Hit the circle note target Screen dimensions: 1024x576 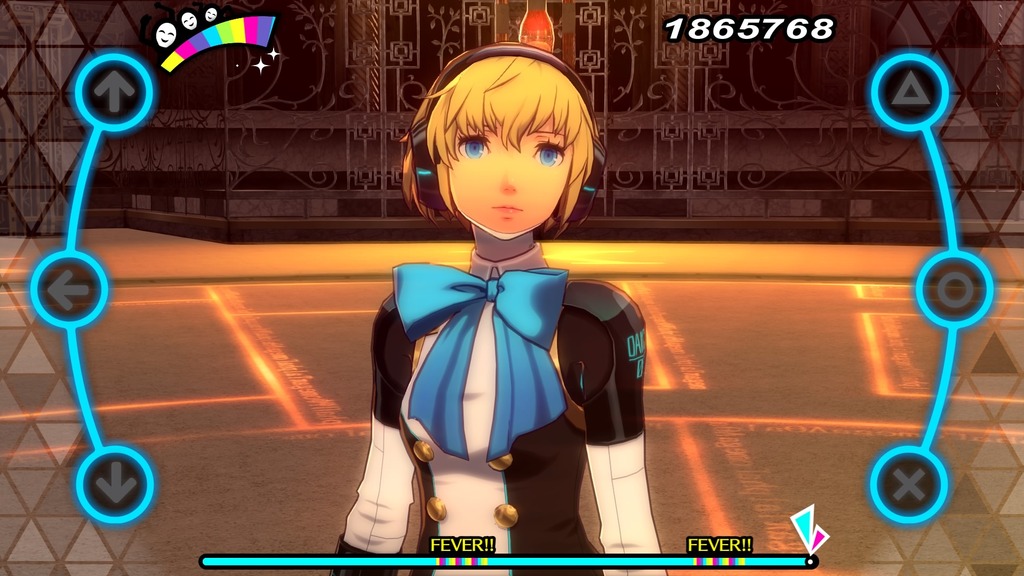954,290
